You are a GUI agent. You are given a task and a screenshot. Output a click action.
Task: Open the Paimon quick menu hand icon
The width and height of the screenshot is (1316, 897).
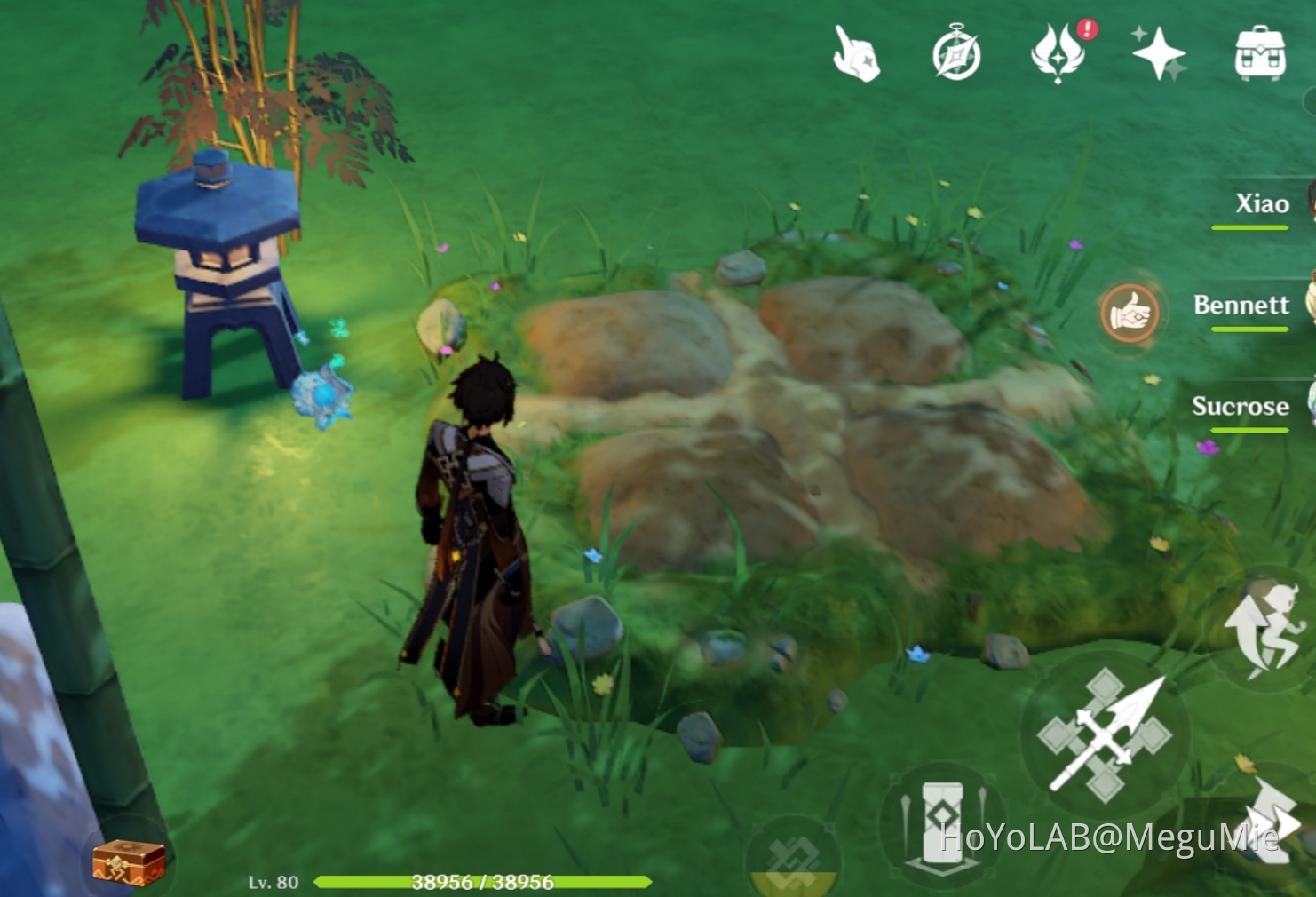click(x=855, y=53)
